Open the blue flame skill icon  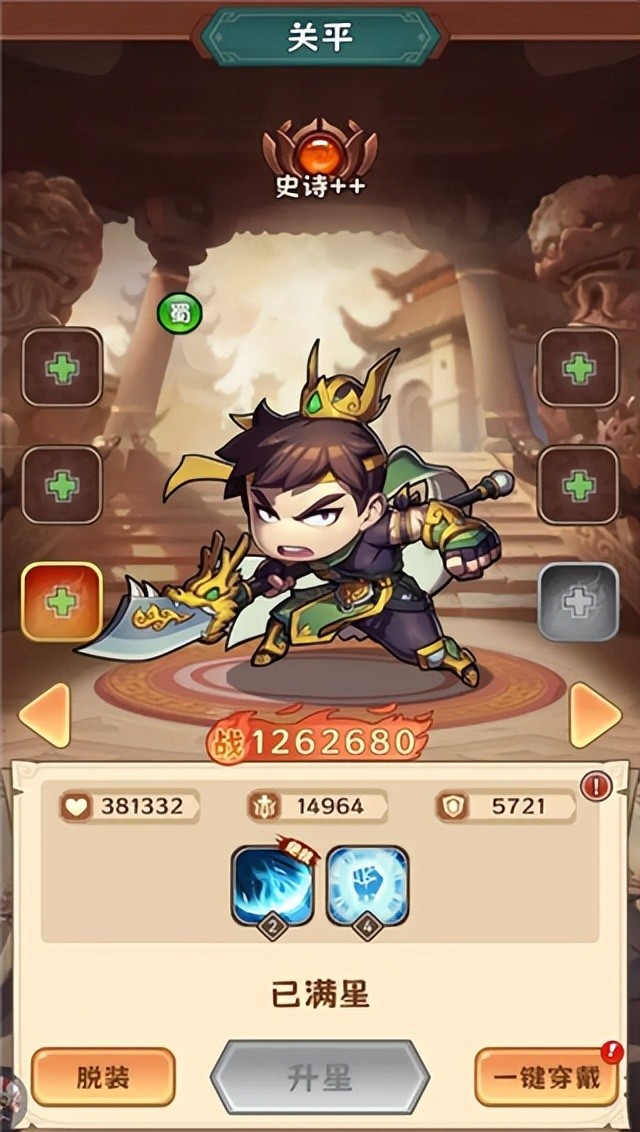pyautogui.click(x=273, y=886)
